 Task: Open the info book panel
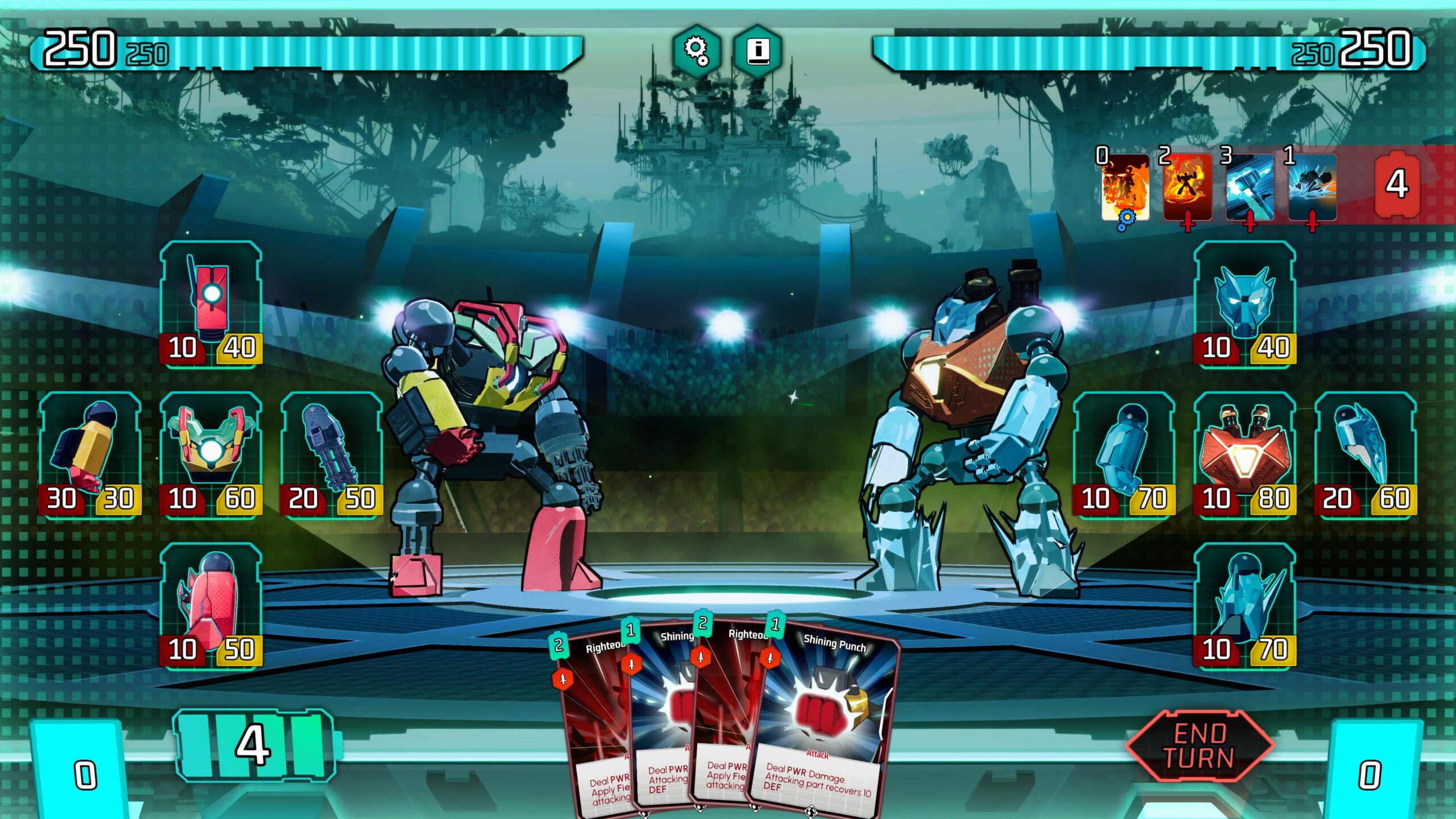click(758, 51)
